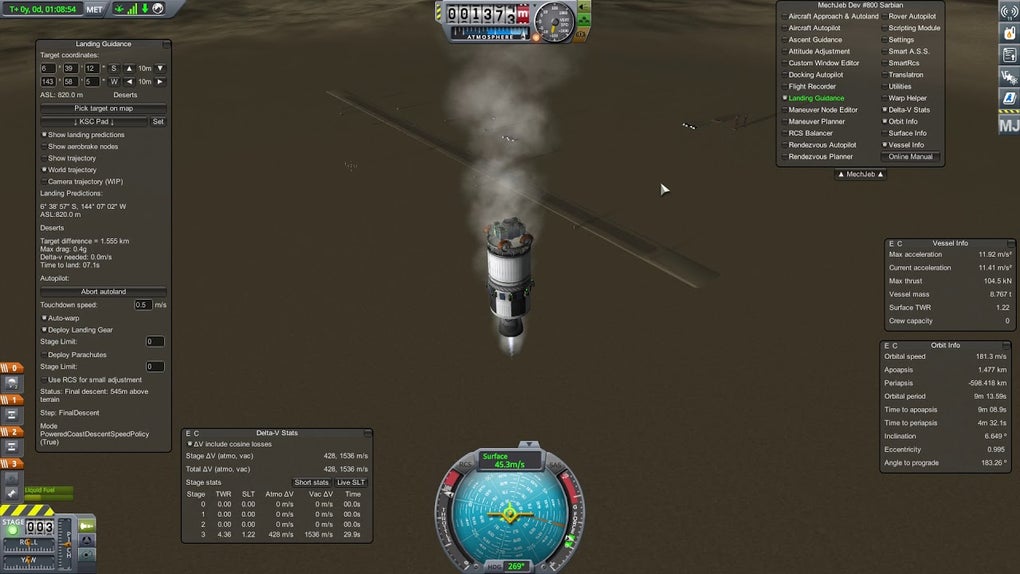Switch on Live SLT stats
The image size is (1020, 574).
click(351, 483)
